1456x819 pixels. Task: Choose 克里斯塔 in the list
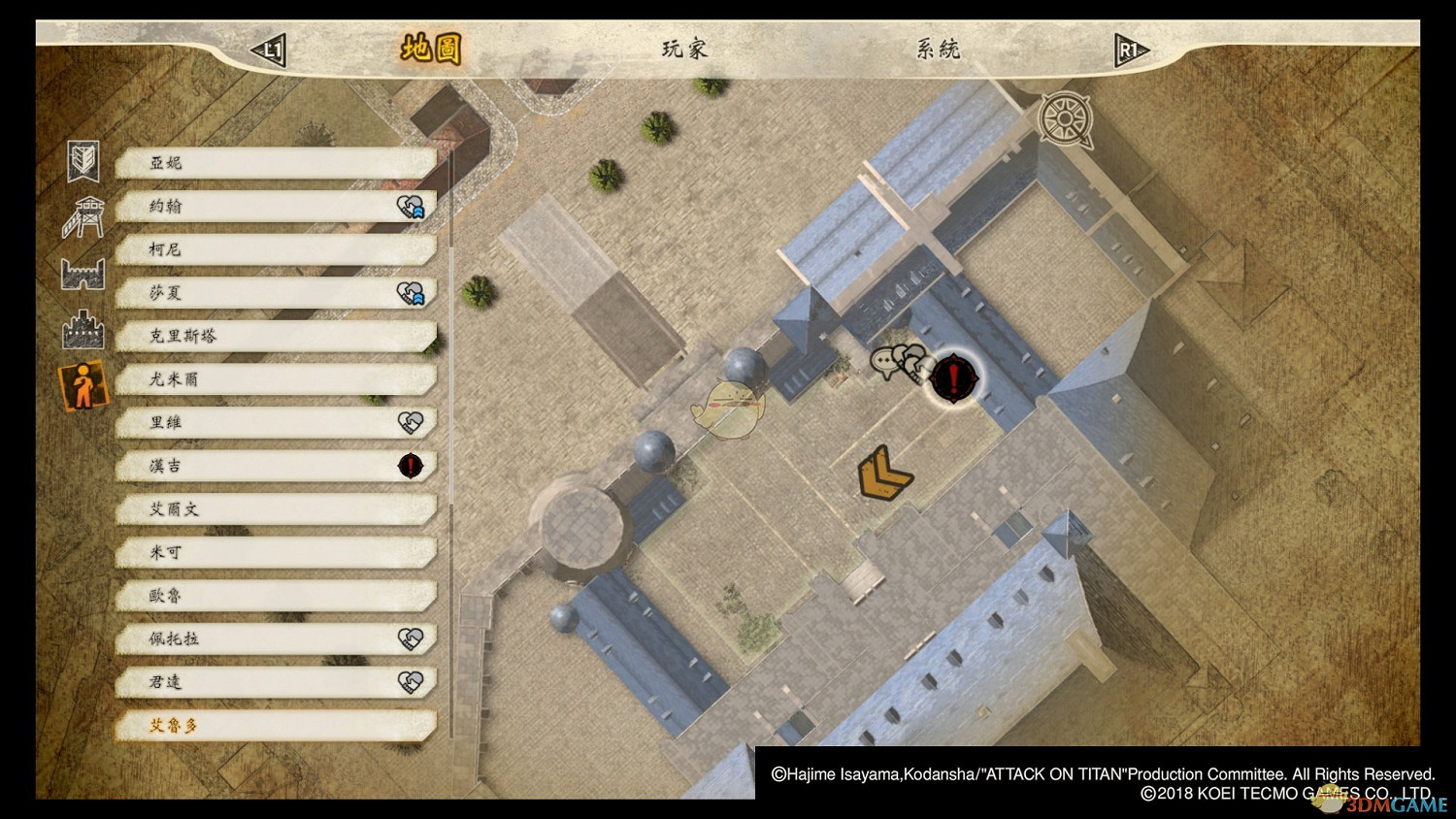click(x=276, y=337)
